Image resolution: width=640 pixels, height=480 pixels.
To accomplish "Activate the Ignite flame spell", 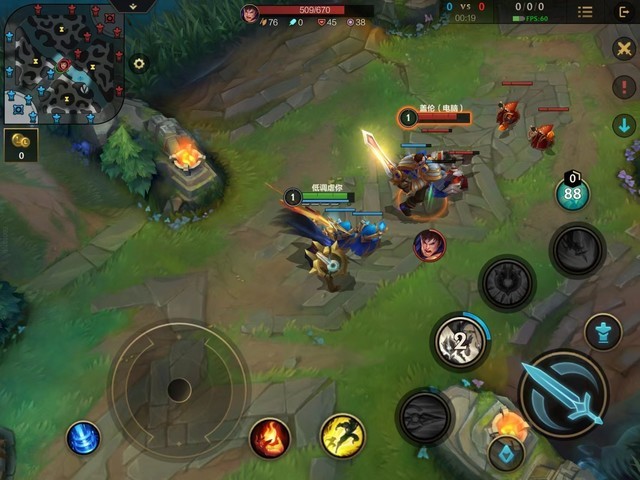I will point(269,437).
